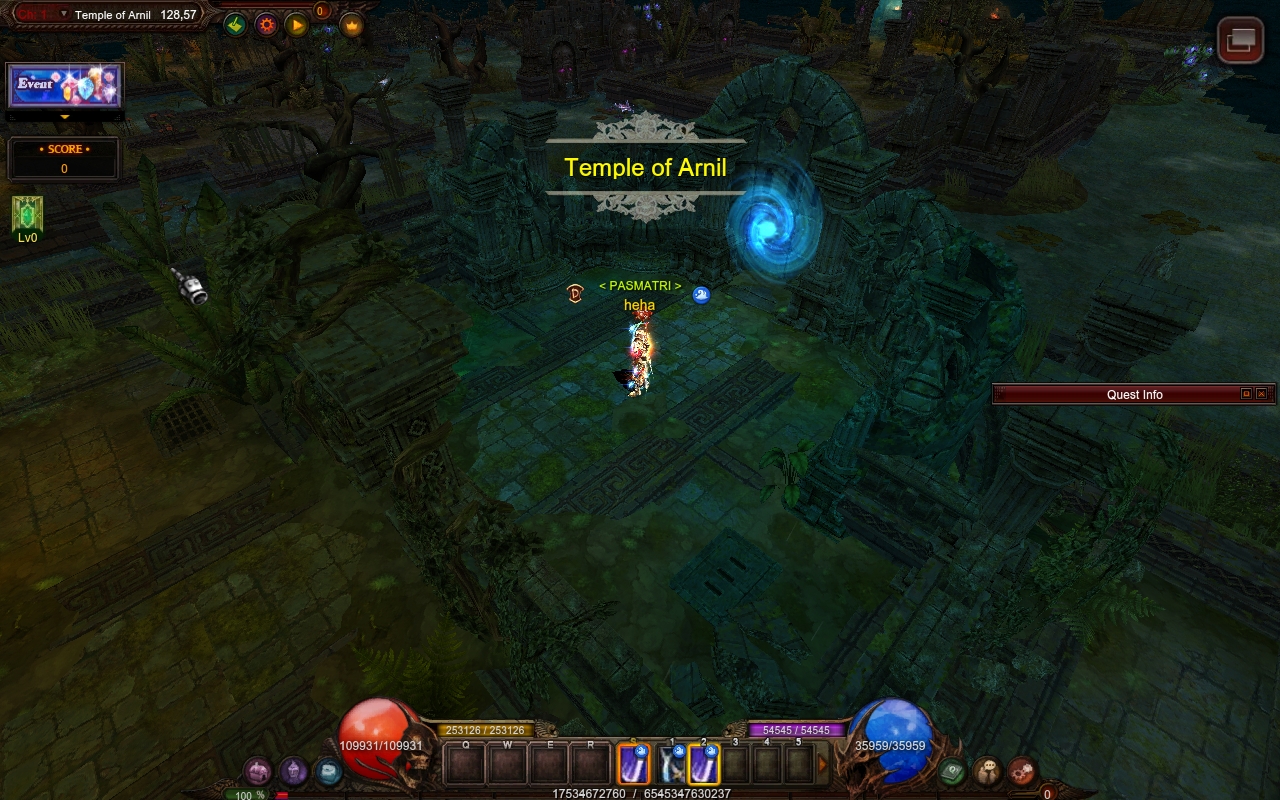1280x800 pixels.
Task: Open the Event banner
Action: [x=65, y=86]
